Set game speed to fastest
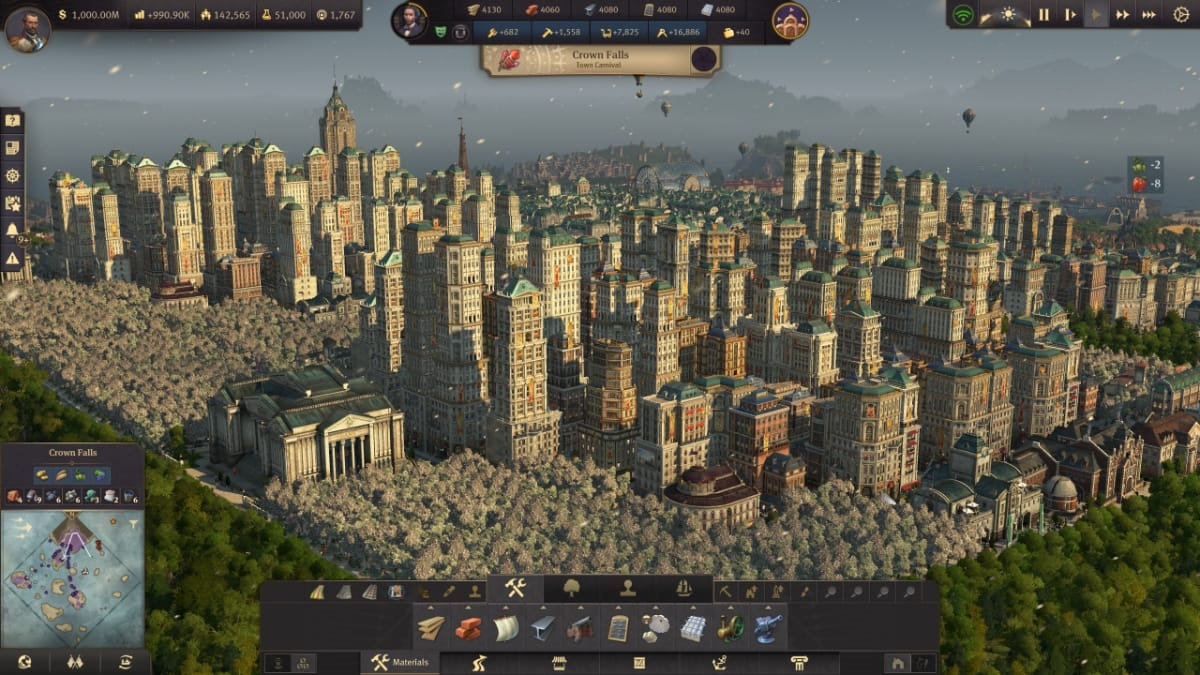Viewport: 1200px width, 675px height. pos(1149,15)
